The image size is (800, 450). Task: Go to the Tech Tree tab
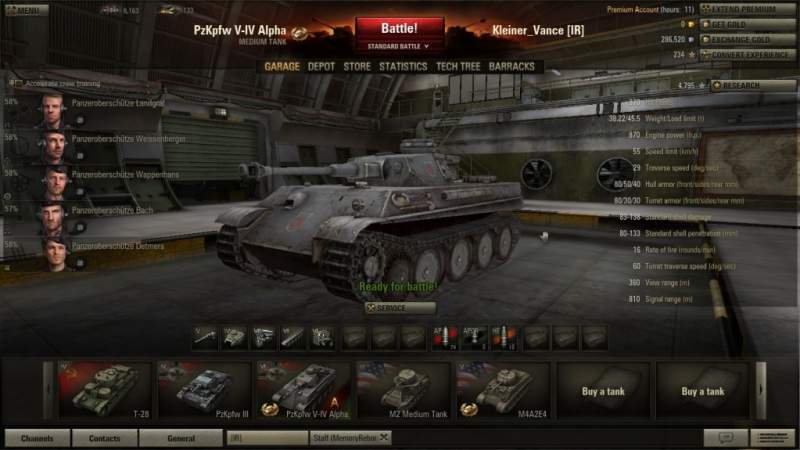458,67
